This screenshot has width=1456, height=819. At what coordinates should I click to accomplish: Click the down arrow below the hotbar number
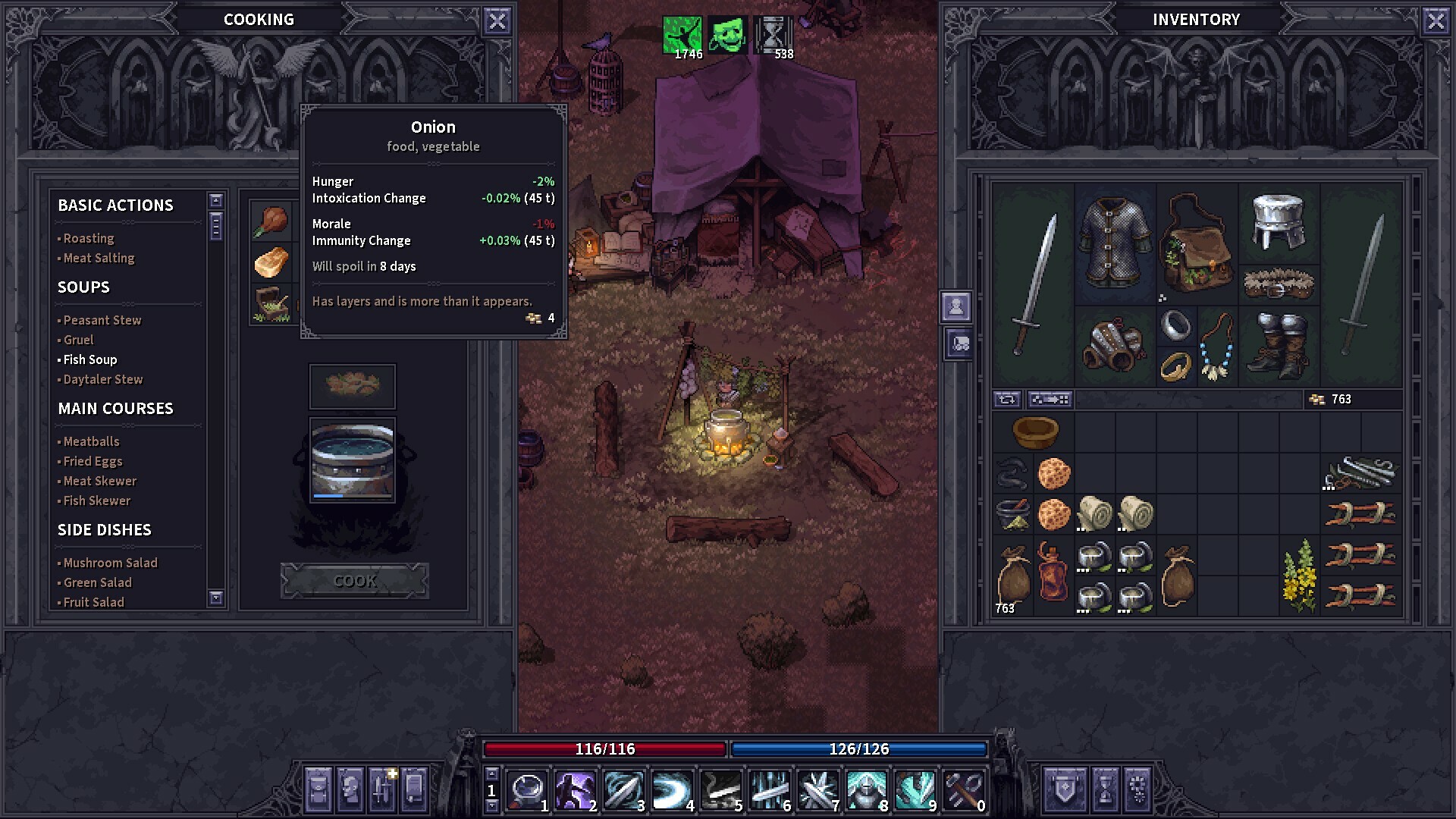(x=491, y=805)
